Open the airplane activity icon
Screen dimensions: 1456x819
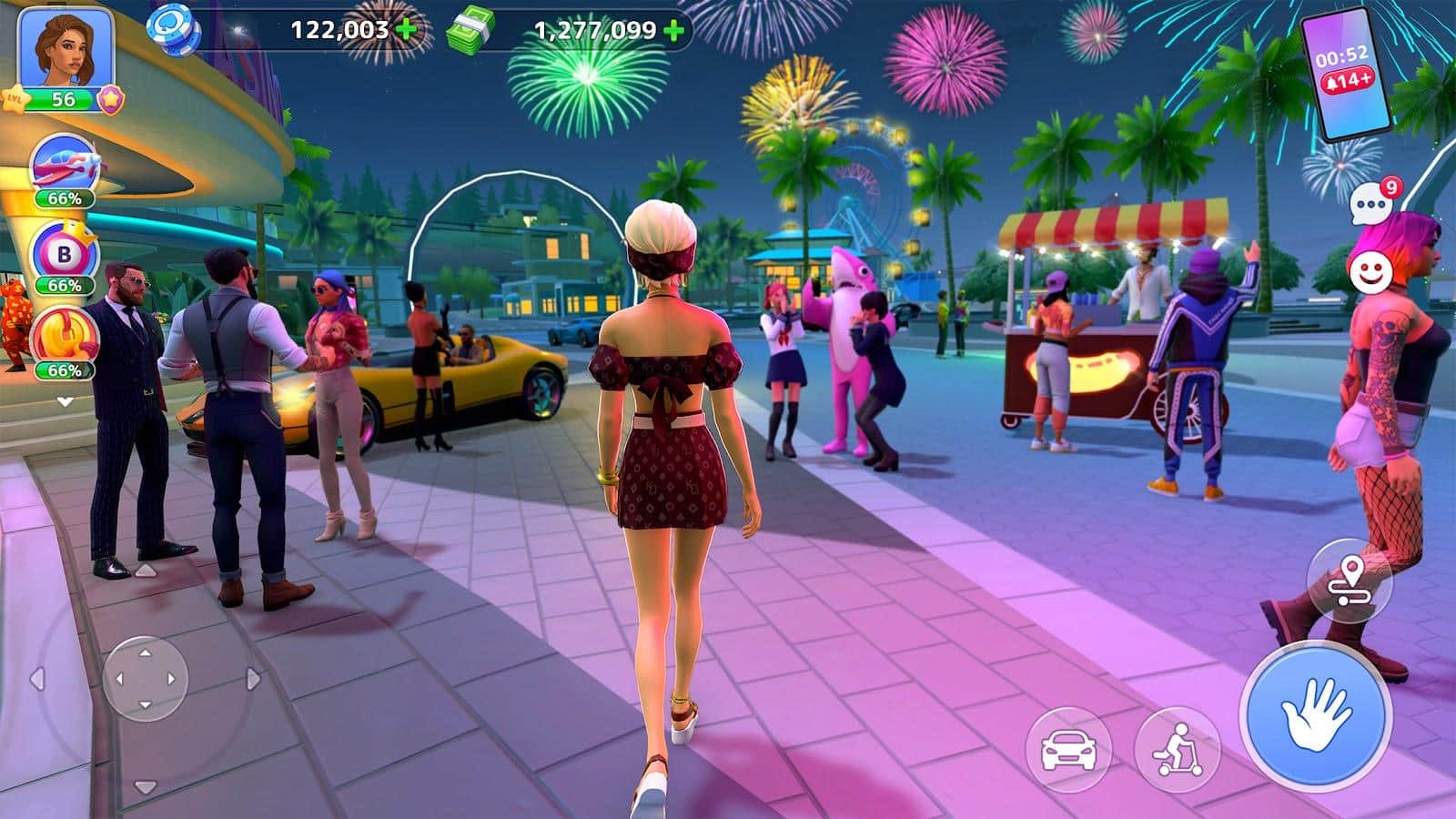click(66, 166)
